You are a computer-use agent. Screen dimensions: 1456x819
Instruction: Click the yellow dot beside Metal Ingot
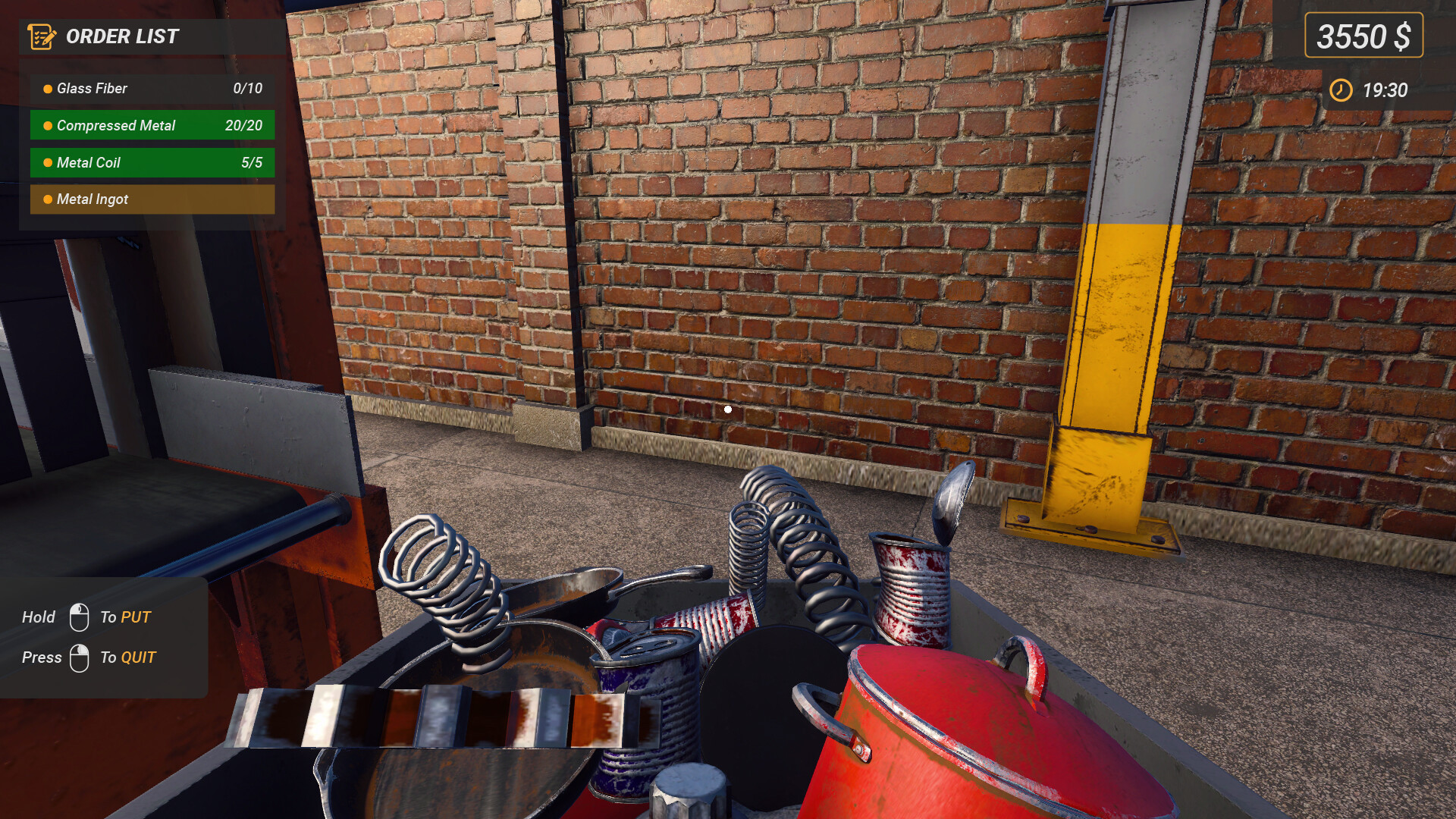pyautogui.click(x=47, y=199)
